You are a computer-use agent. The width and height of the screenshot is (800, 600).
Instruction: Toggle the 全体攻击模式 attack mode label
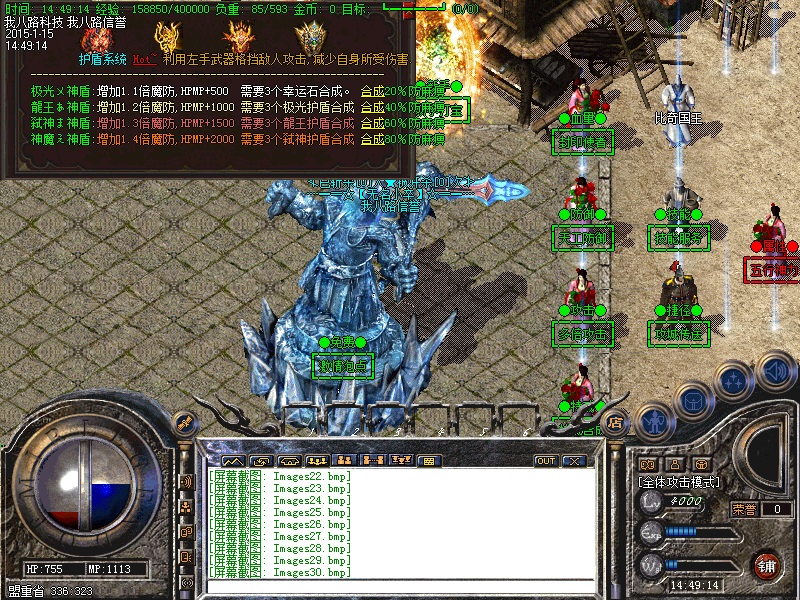click(x=680, y=482)
